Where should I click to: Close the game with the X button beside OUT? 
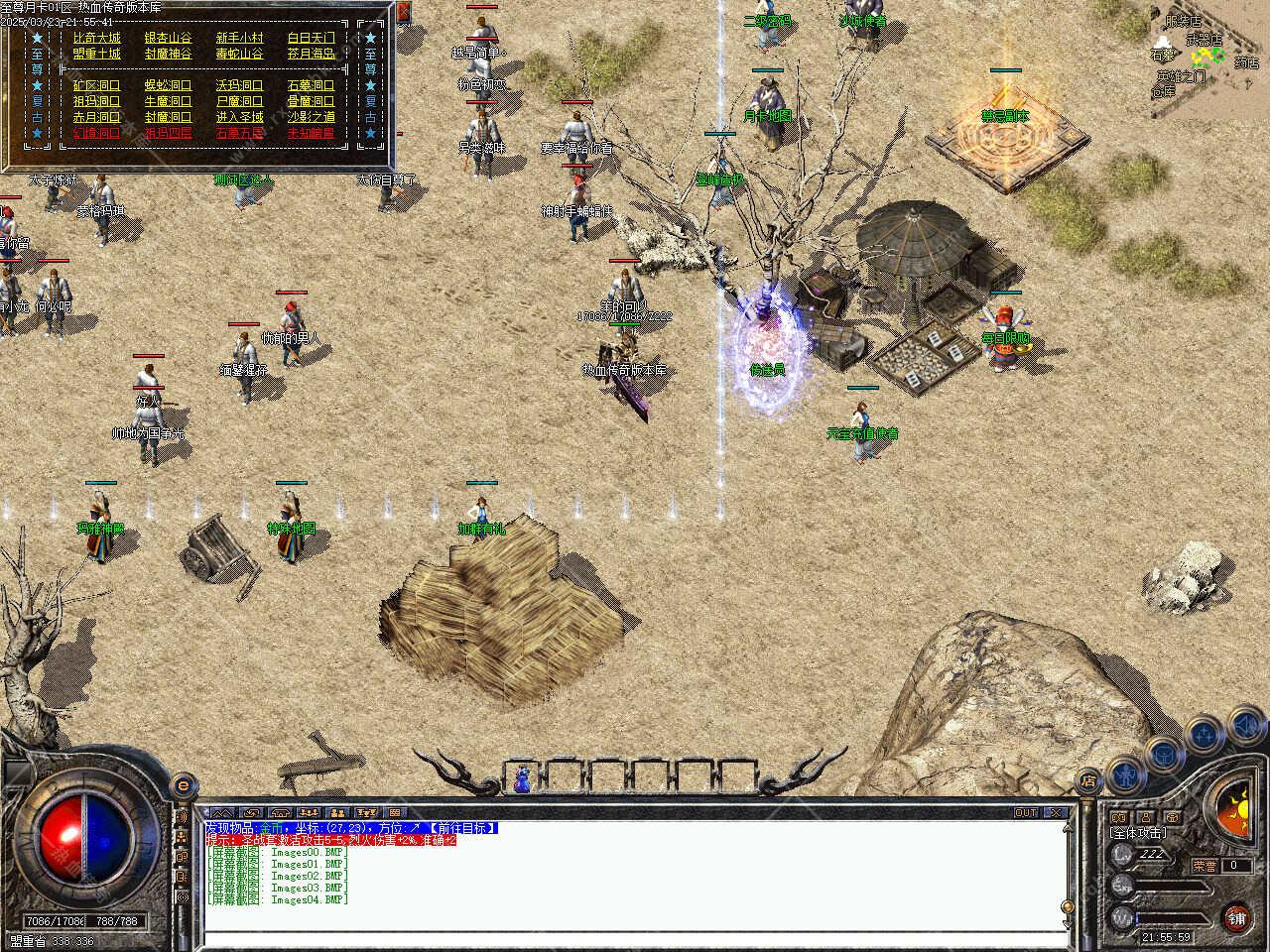[x=1057, y=813]
